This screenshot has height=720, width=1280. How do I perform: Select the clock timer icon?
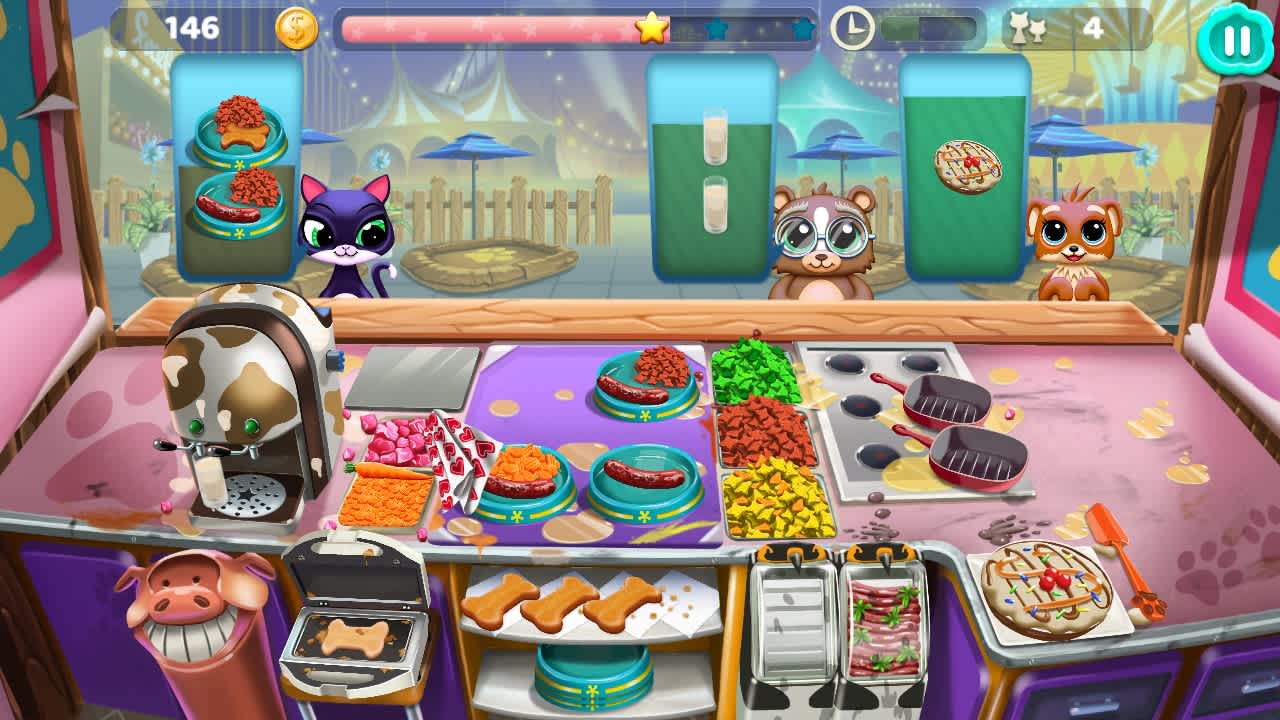[x=851, y=26]
